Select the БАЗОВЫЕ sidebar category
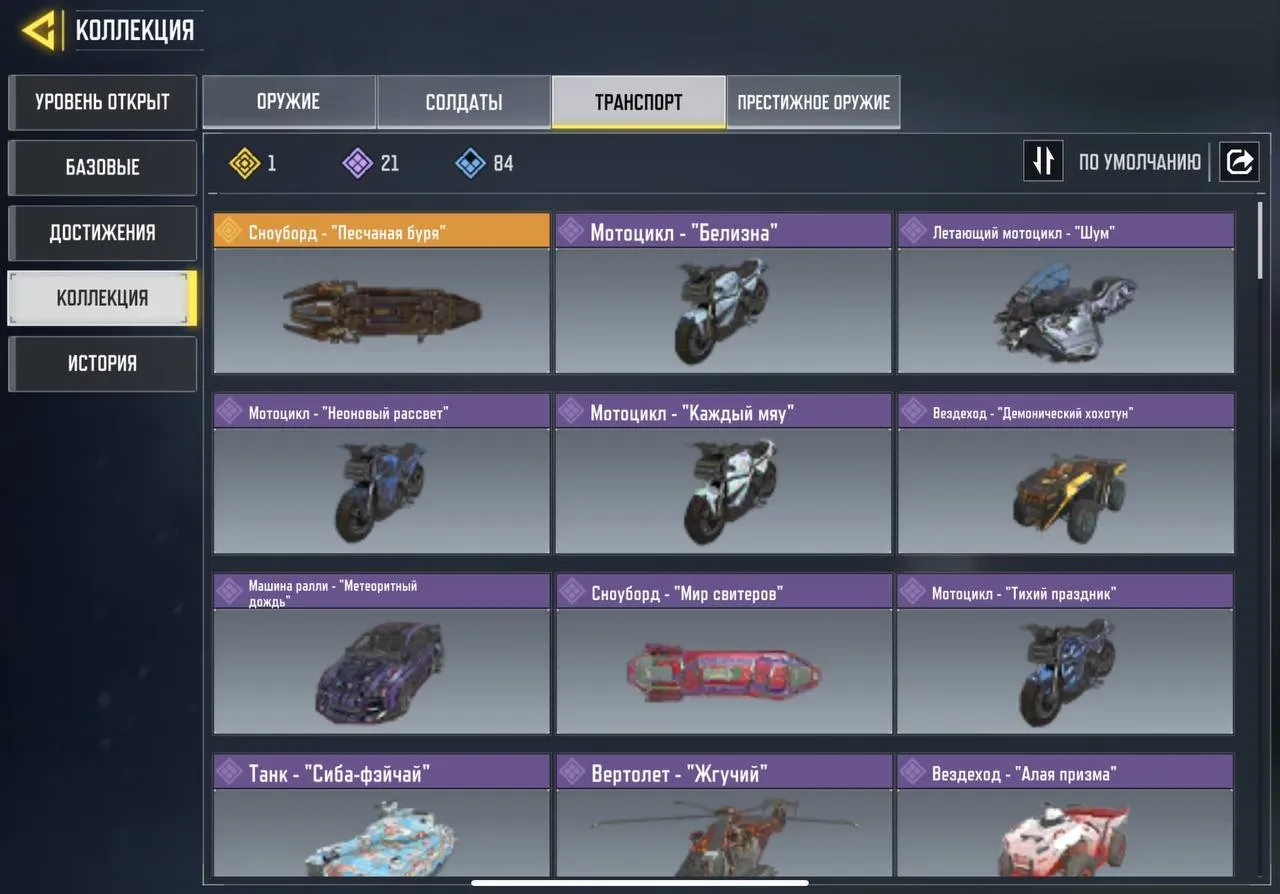The width and height of the screenshot is (1280, 894). [102, 167]
